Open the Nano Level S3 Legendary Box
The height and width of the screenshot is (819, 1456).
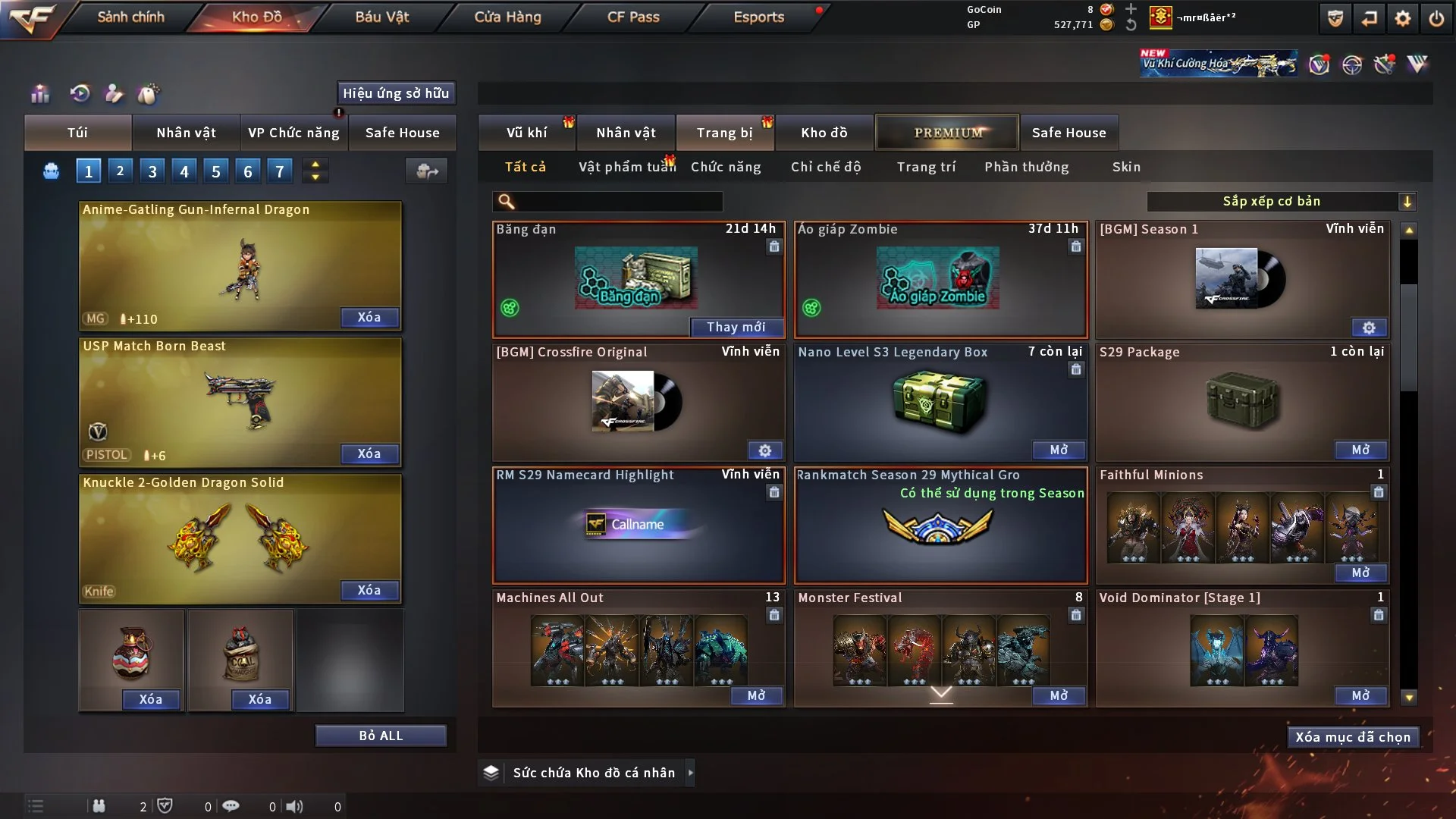click(x=1059, y=450)
